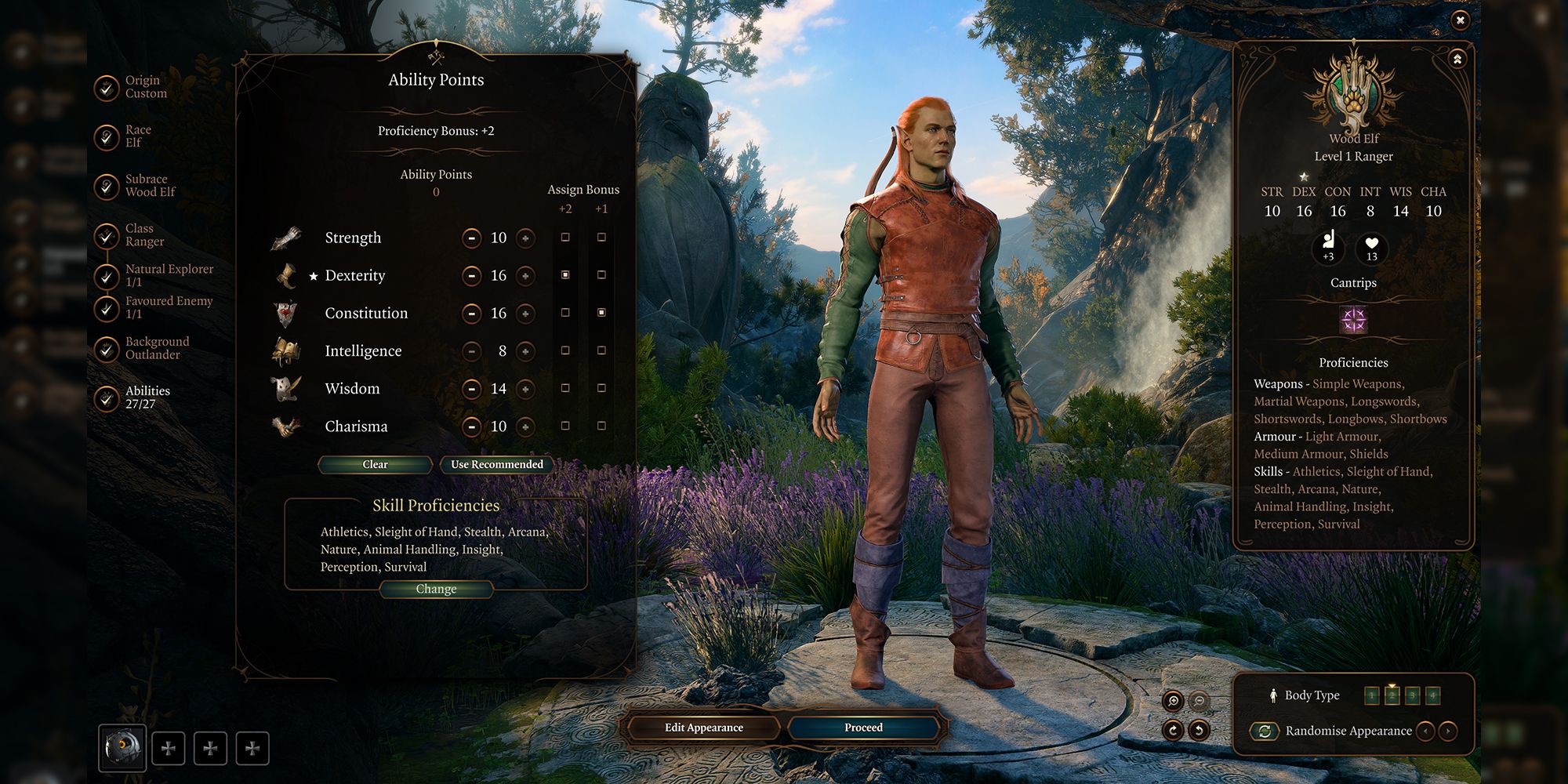Collapse the character summary panel
Image resolution: width=1568 pixels, height=784 pixels.
(x=1457, y=60)
